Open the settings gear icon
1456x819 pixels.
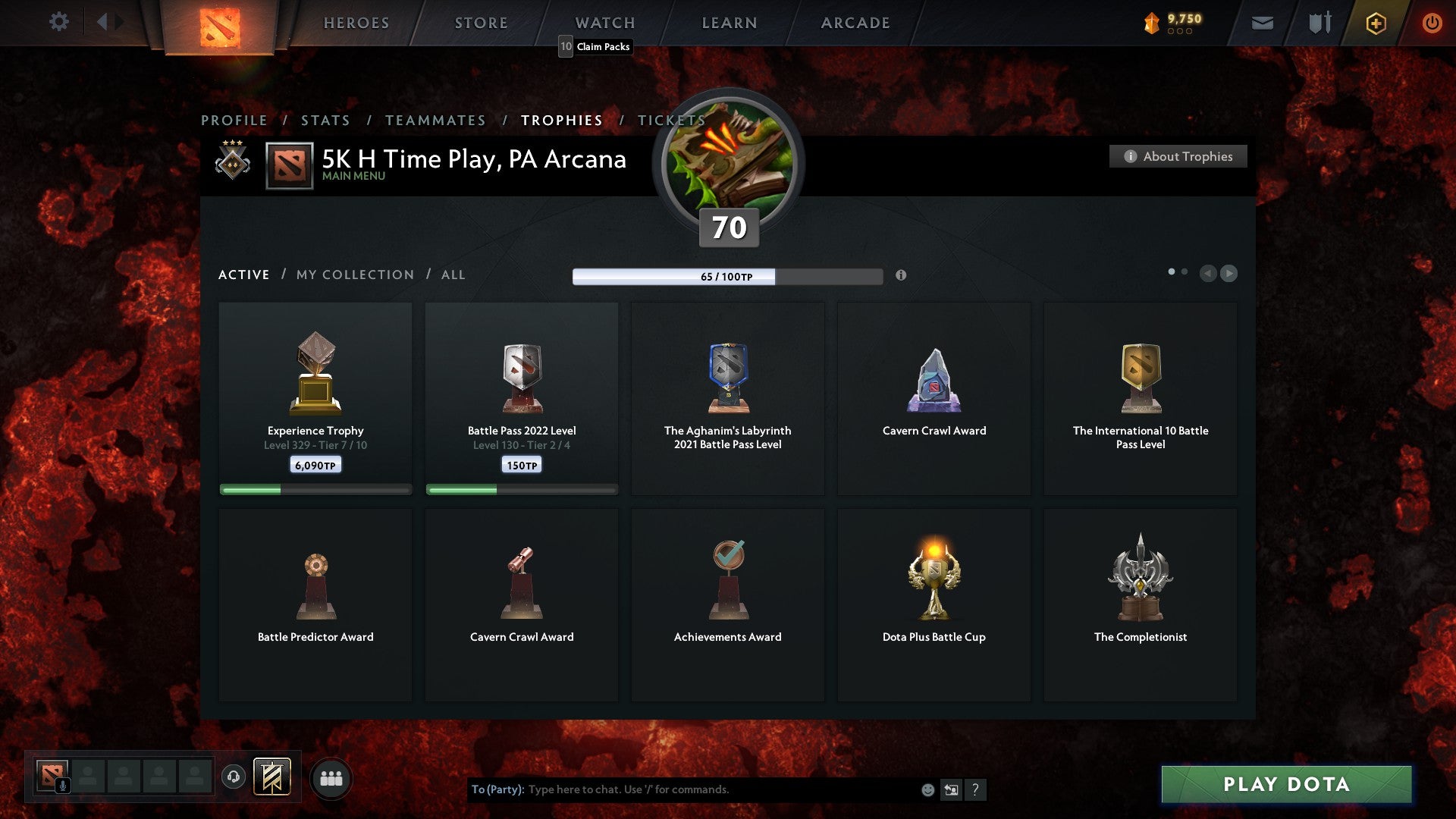[58, 22]
